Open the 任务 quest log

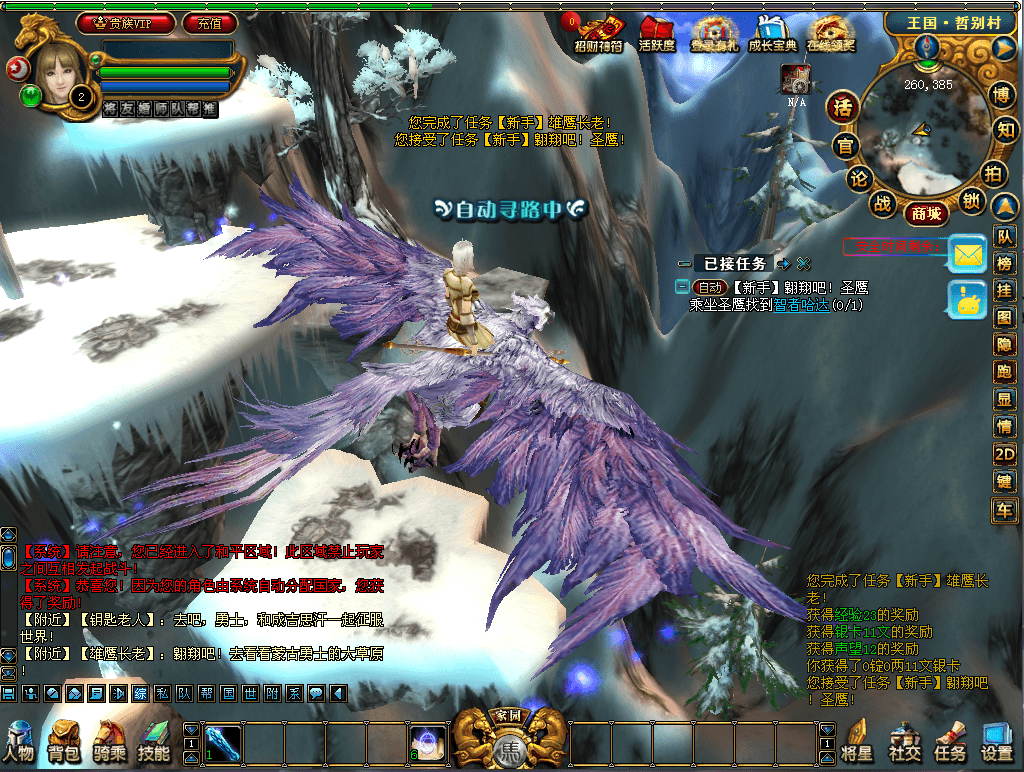950,741
